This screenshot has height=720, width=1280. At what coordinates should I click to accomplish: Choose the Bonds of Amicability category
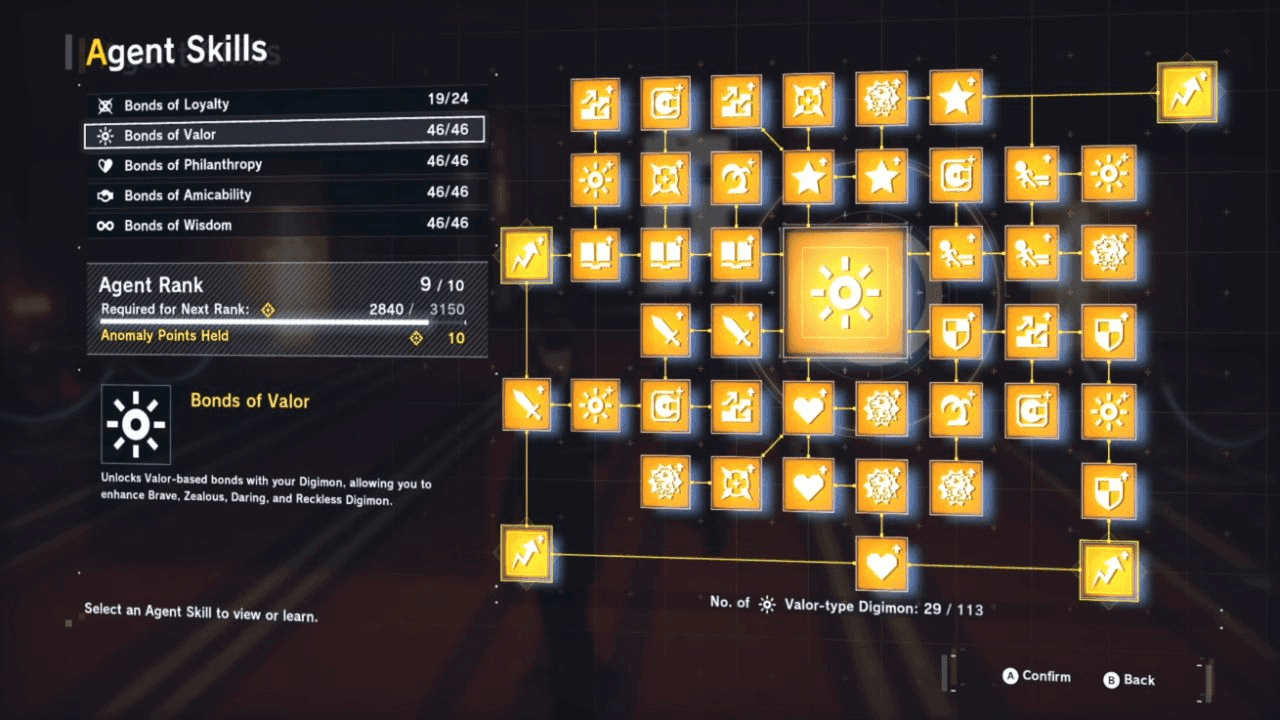[x=286, y=195]
